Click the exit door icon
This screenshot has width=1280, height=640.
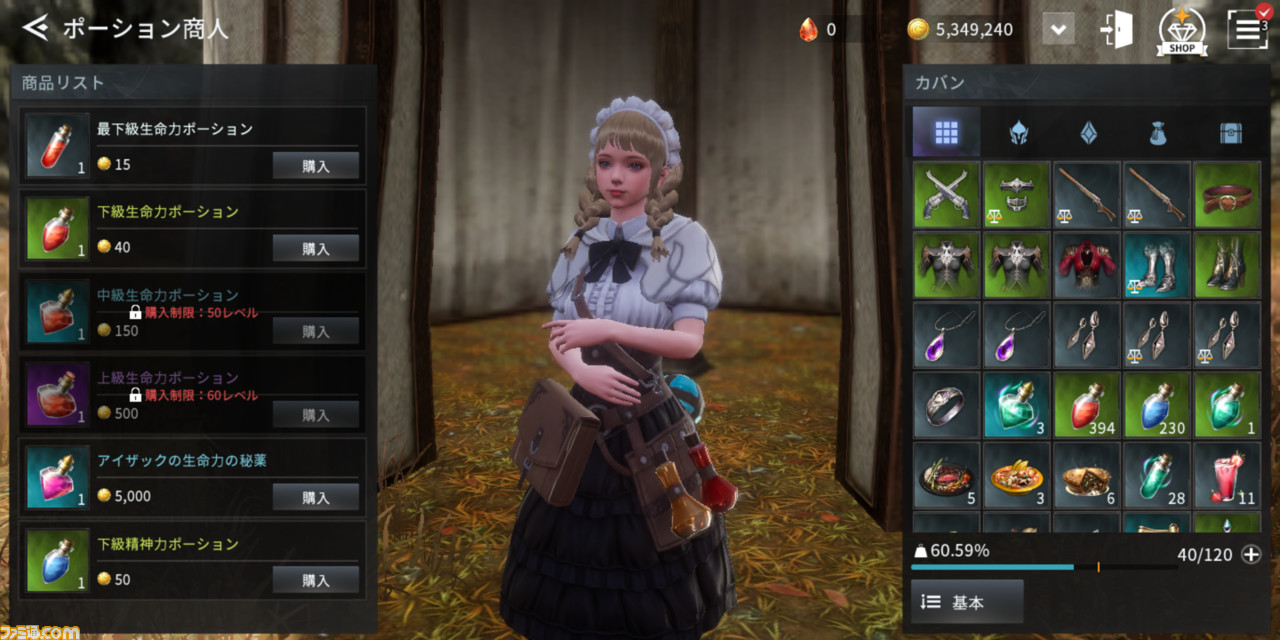[1116, 29]
